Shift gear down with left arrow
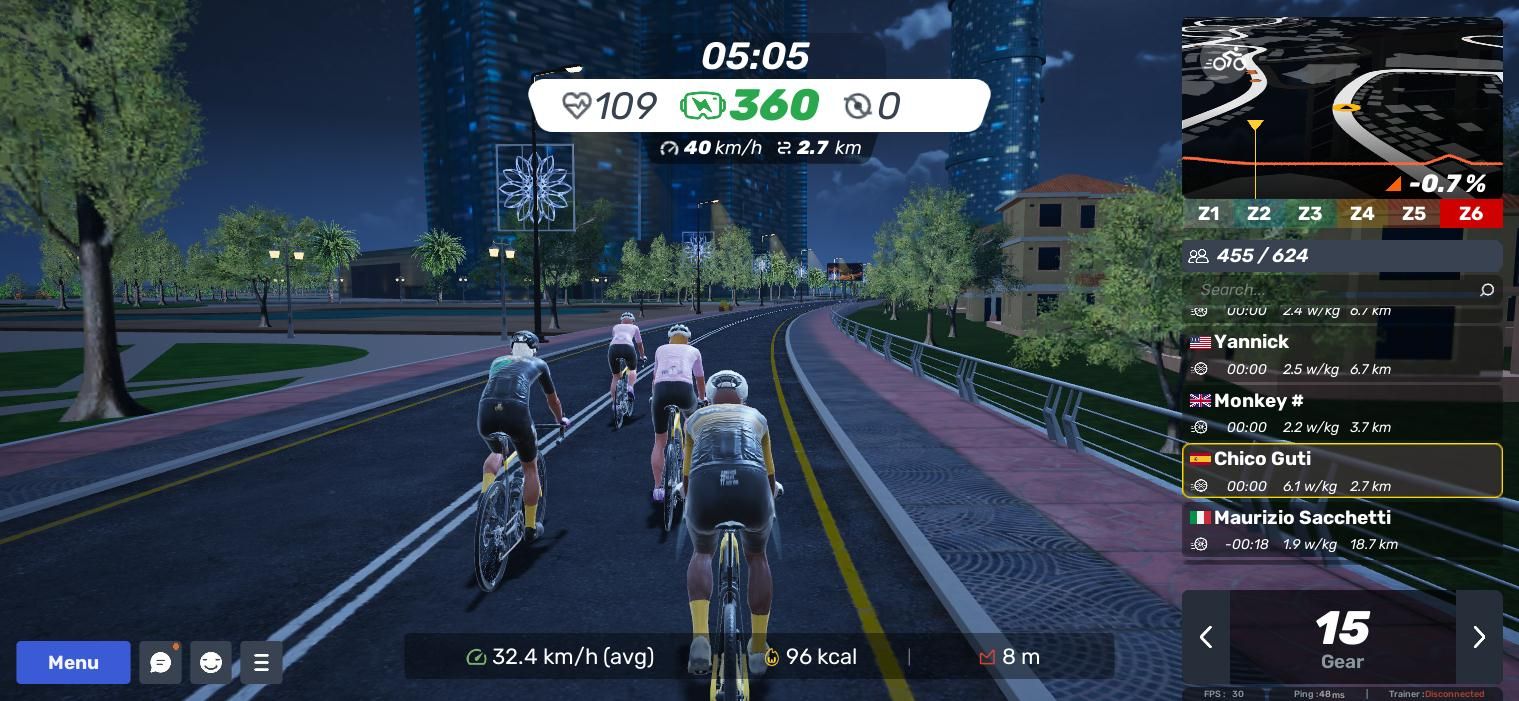1519x701 pixels. coord(1206,637)
